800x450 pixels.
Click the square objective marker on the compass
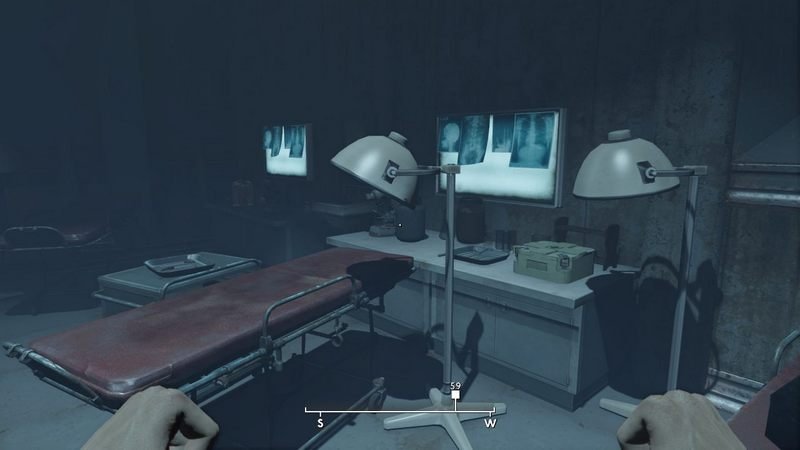[455, 397]
